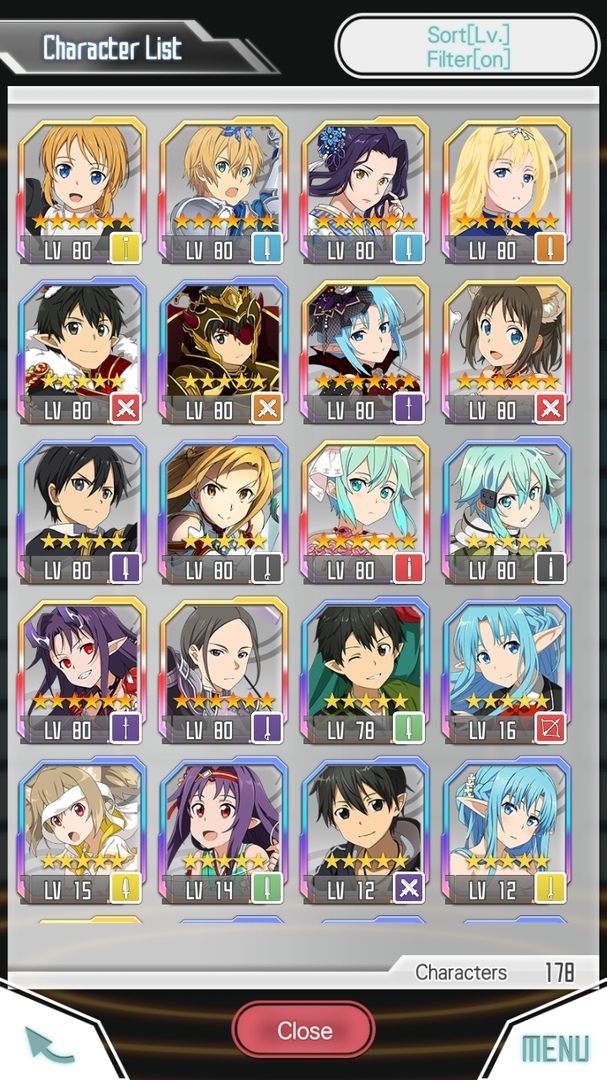Select the blonde girl with tiara card
607x1080 pixels.
coord(507,192)
